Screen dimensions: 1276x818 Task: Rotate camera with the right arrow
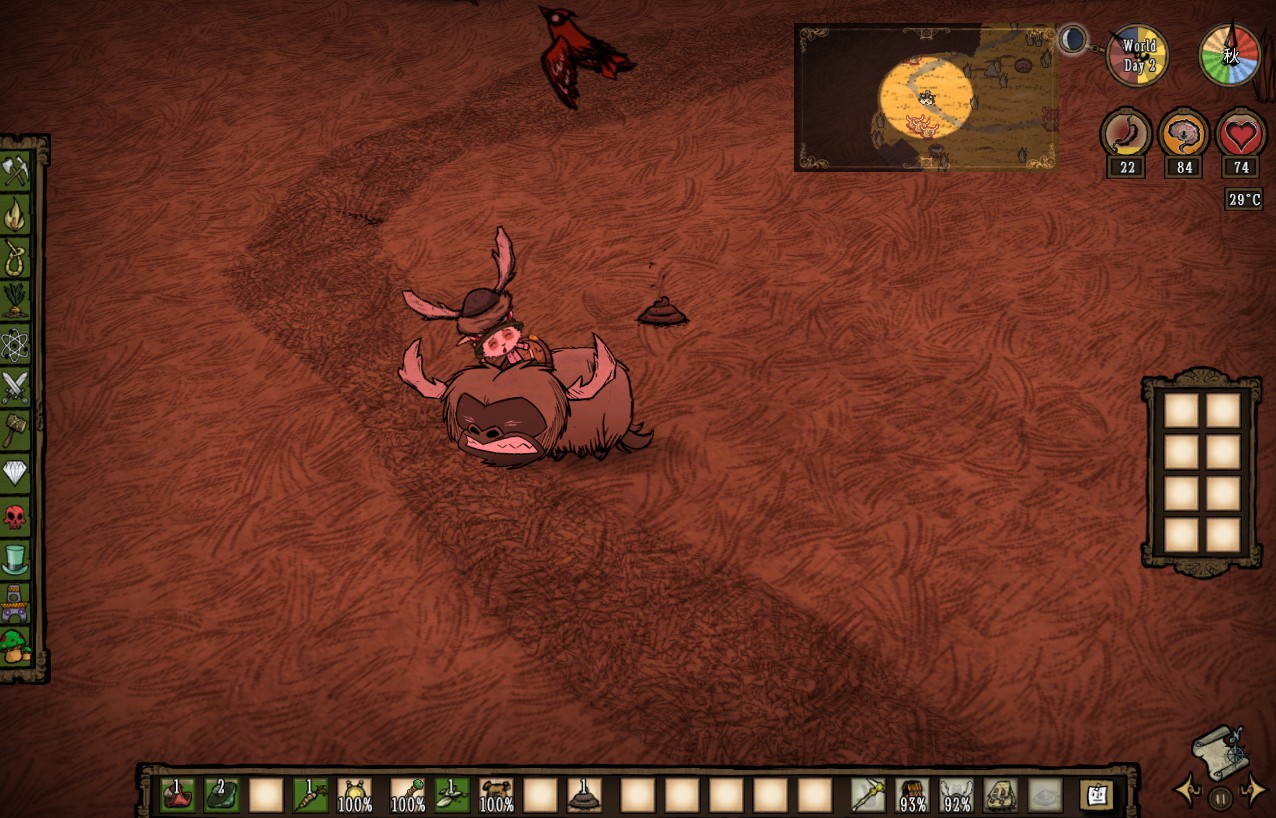tap(1253, 791)
